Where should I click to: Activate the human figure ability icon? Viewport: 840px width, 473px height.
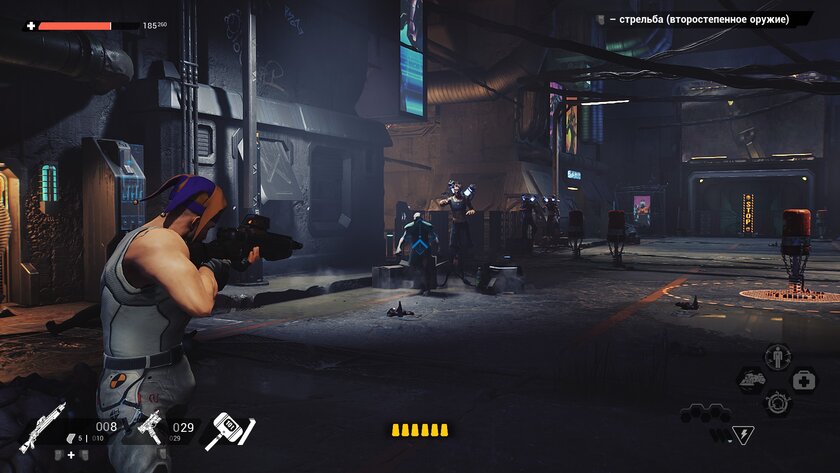pos(777,356)
